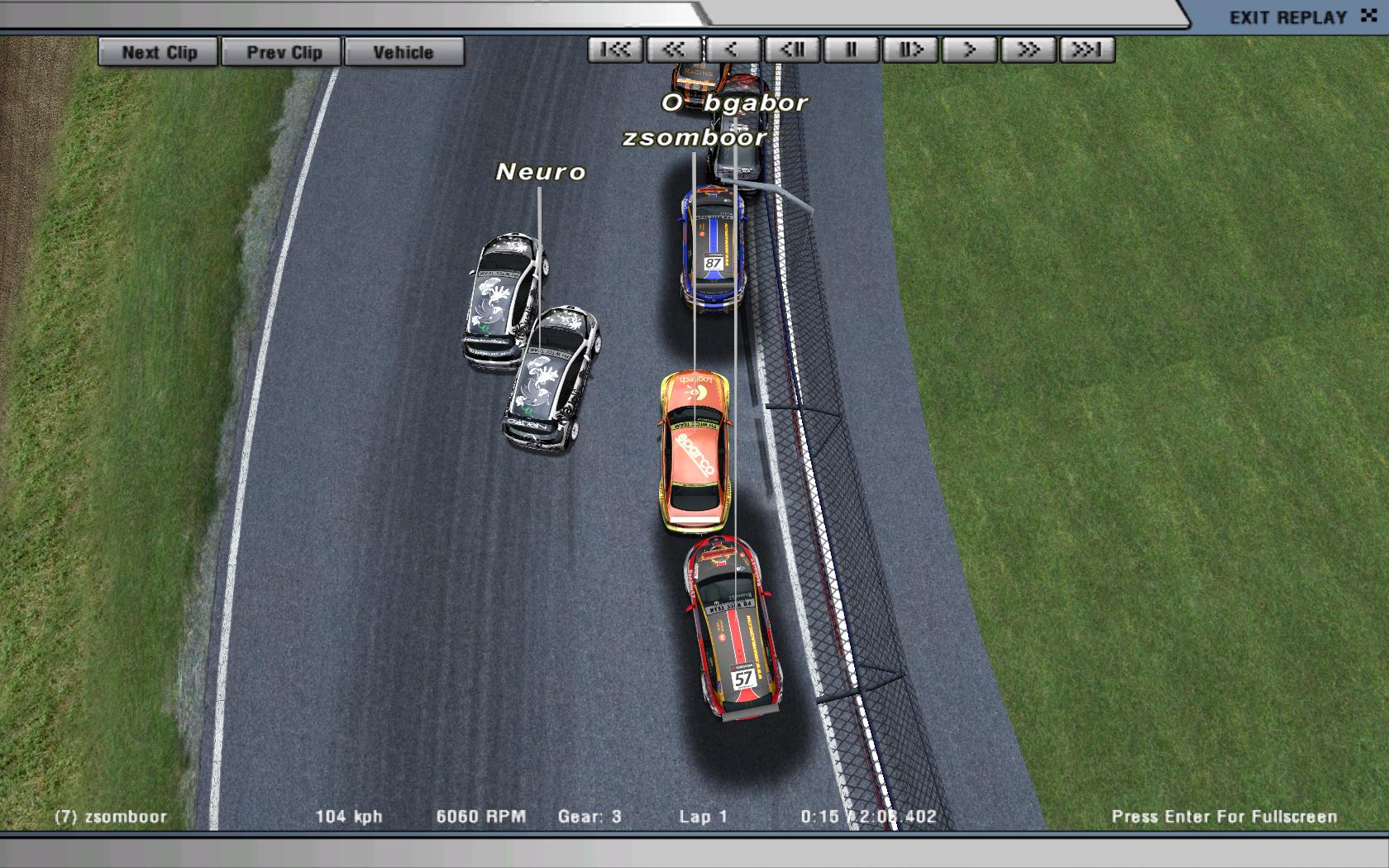Go to the Next Clip
The width and height of the screenshot is (1389, 868).
pos(159,52)
